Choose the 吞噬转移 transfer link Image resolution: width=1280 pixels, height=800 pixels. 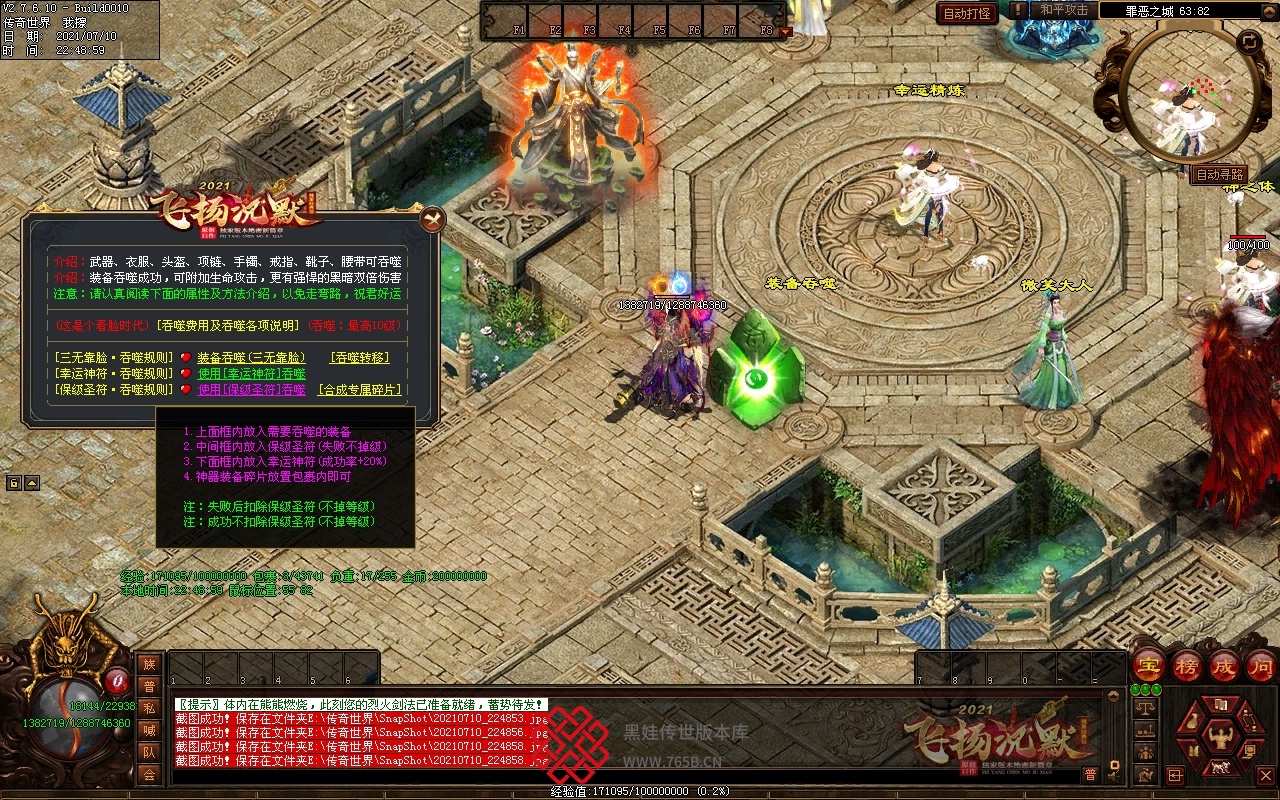tap(360, 357)
